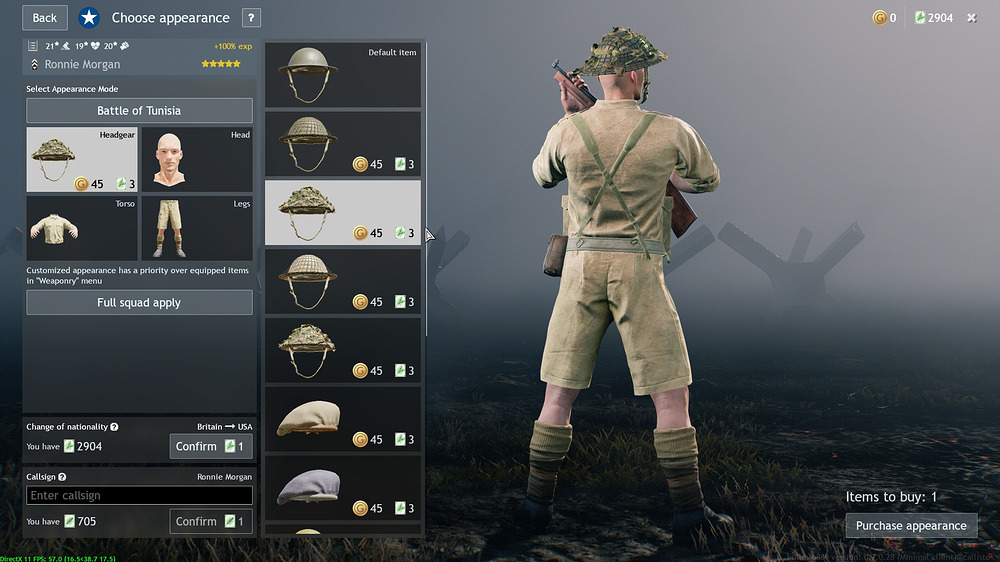The image size is (1000, 562).
Task: Open the Change of nationality info tooltip
Action: (x=115, y=427)
